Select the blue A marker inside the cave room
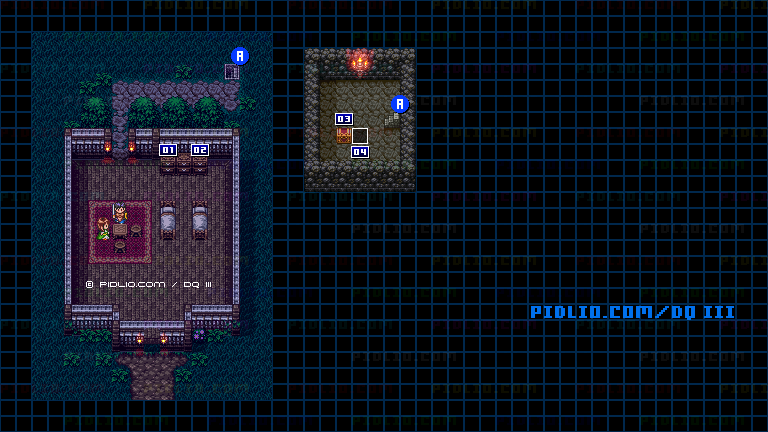768x432 pixels. pos(400,104)
